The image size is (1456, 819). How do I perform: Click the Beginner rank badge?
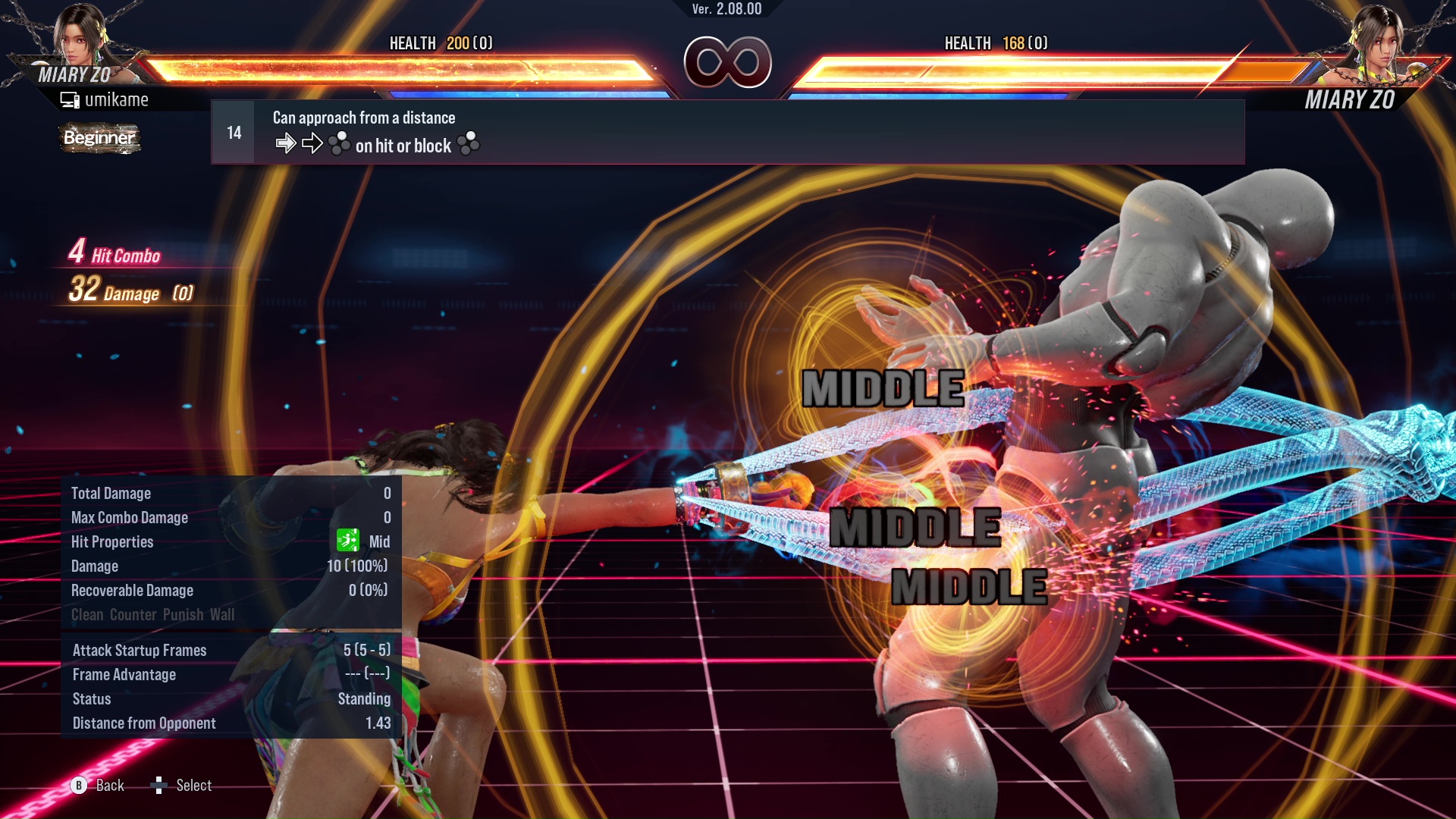coord(99,138)
